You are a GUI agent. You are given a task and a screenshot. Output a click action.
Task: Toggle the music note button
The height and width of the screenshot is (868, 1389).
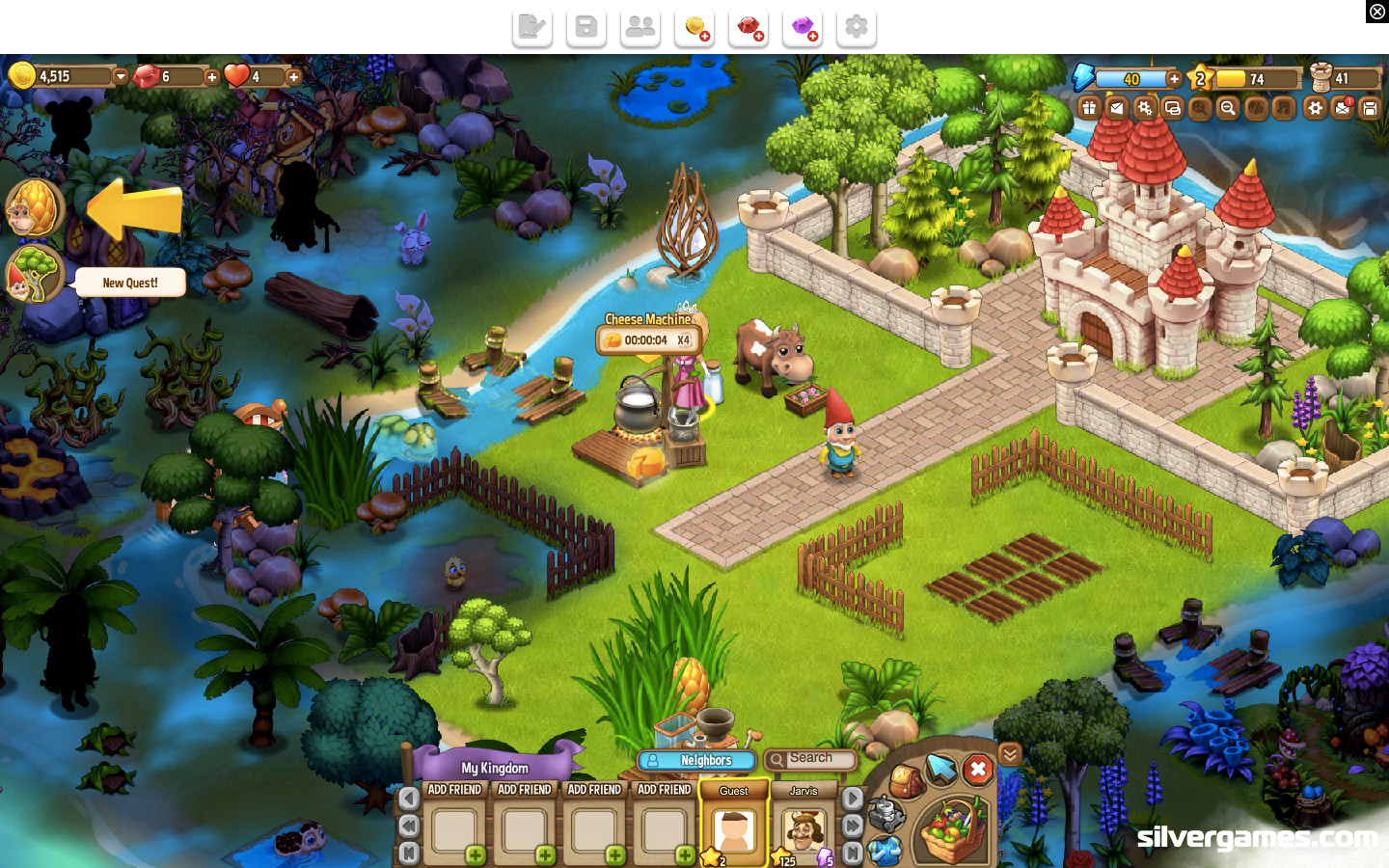pos(1283,108)
